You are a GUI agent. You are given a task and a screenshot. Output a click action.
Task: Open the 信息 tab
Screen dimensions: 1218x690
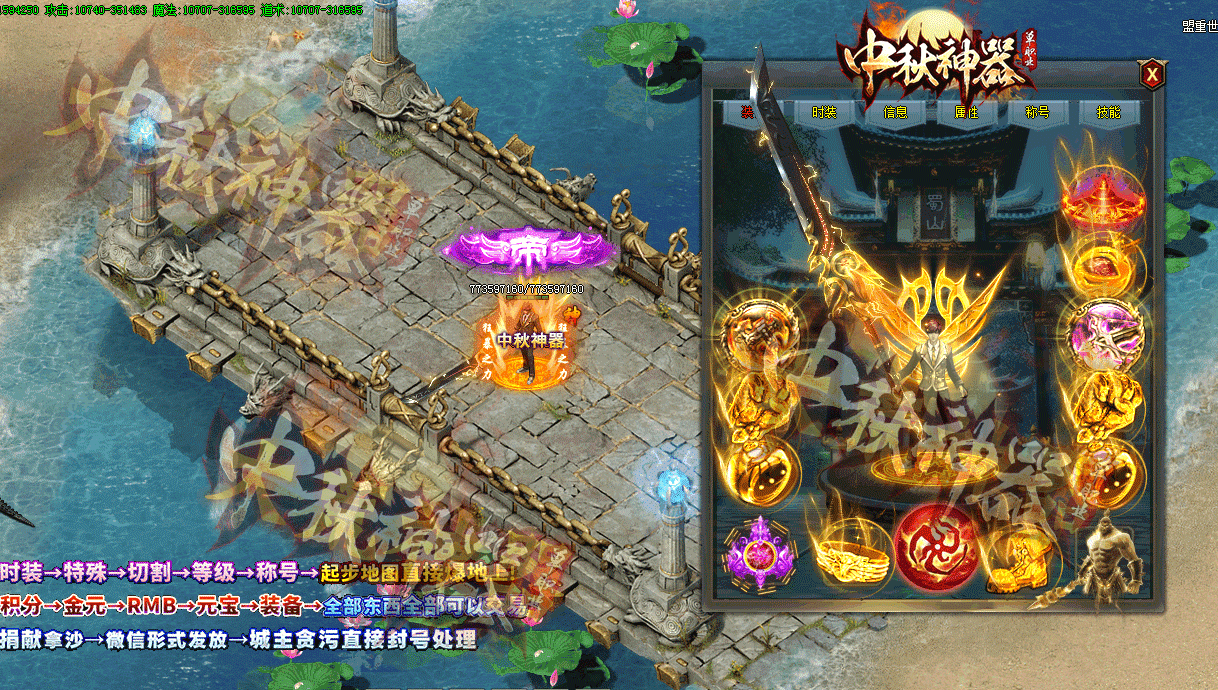click(895, 112)
